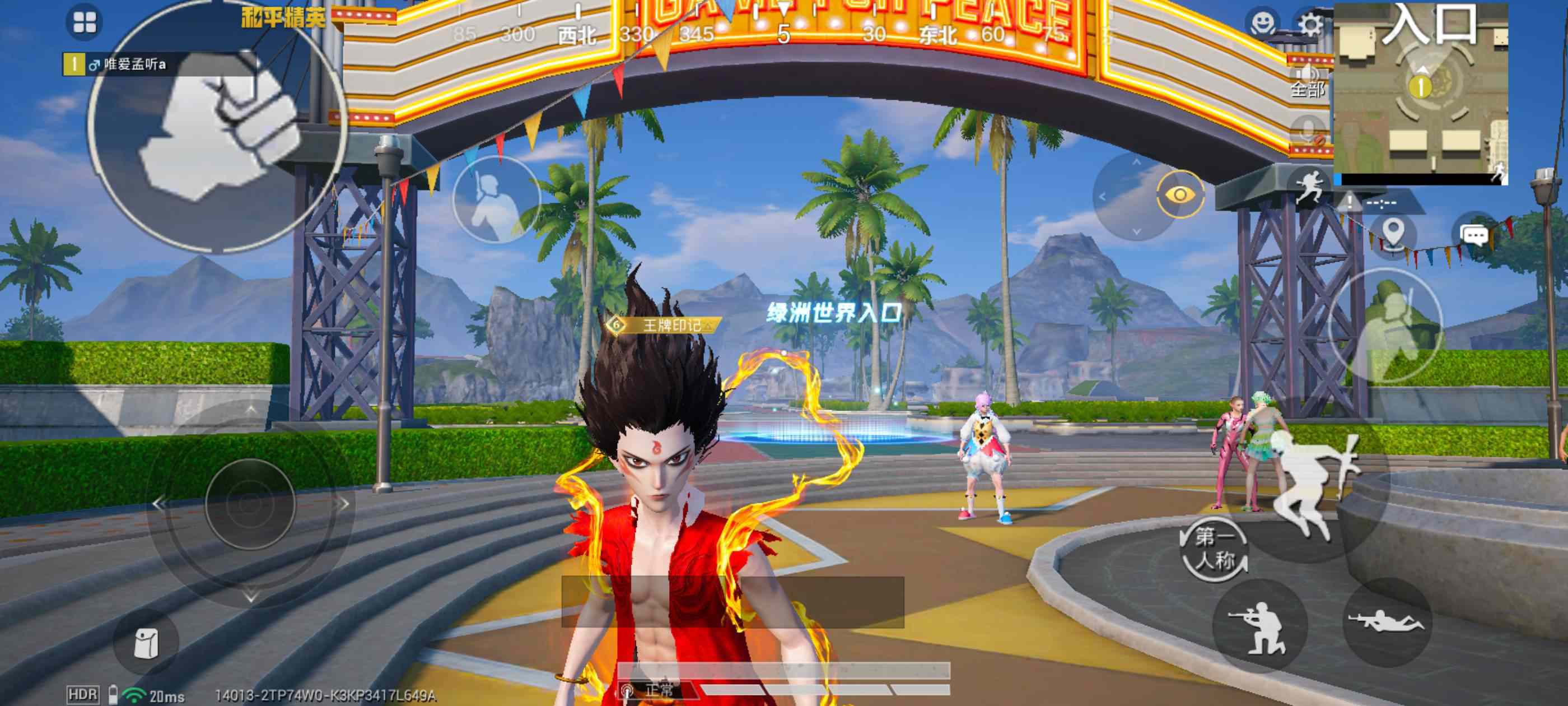Tap the fist punch attack button
Viewport: 1568px width, 706px height.
tap(218, 125)
